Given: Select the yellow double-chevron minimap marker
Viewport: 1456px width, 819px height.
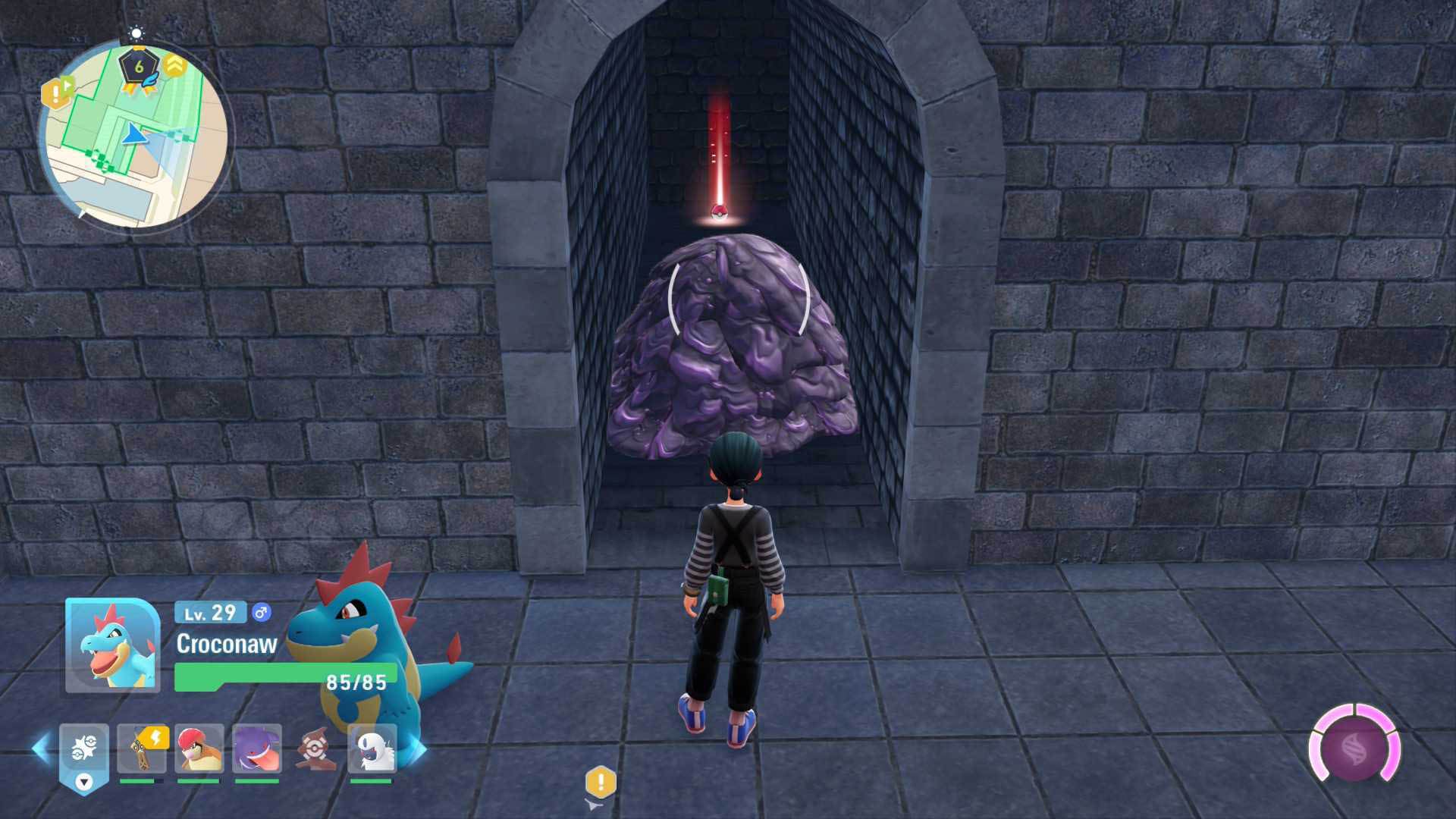Looking at the screenshot, I should point(175,65).
